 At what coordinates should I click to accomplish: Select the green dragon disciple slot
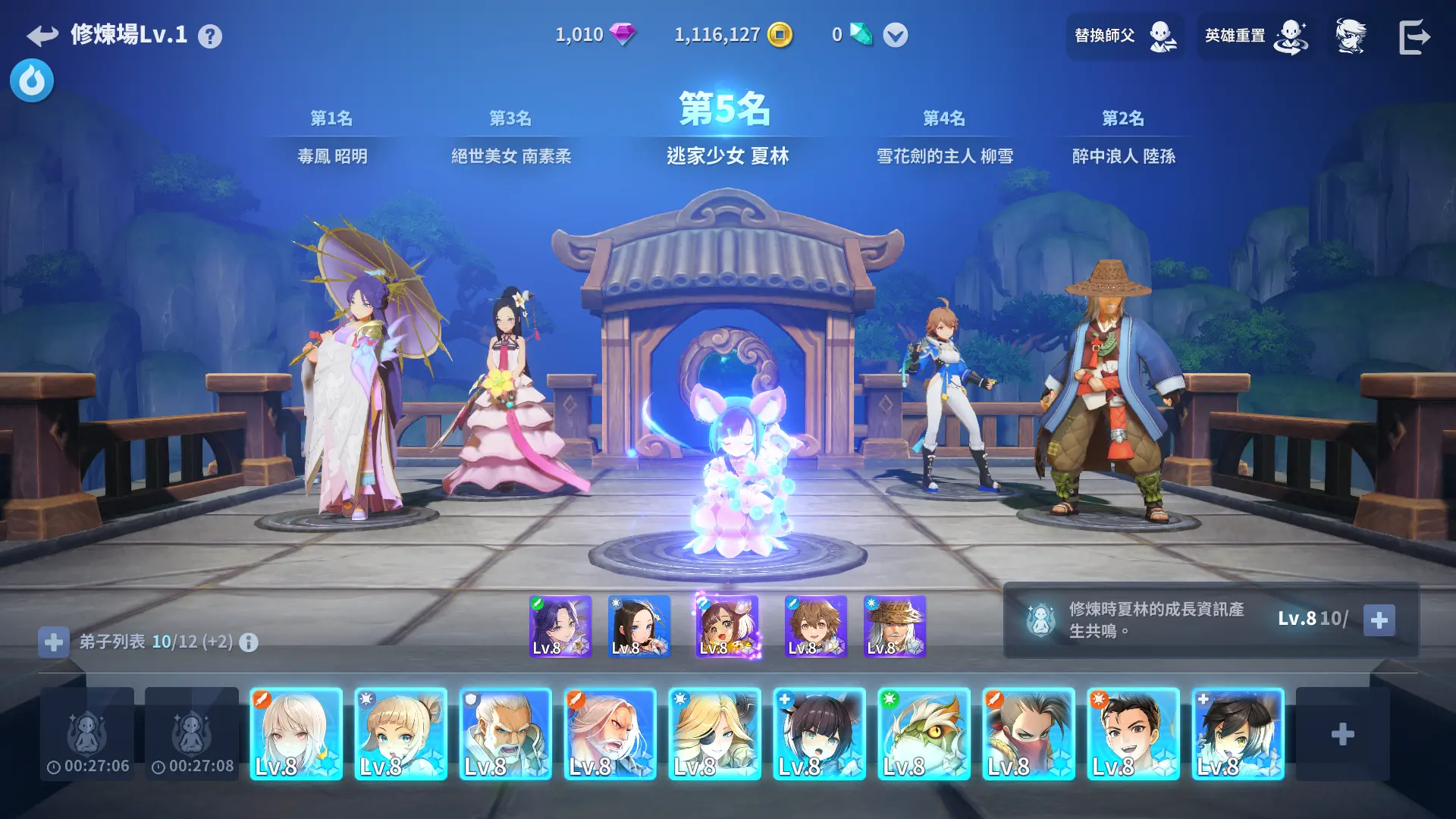point(924,734)
